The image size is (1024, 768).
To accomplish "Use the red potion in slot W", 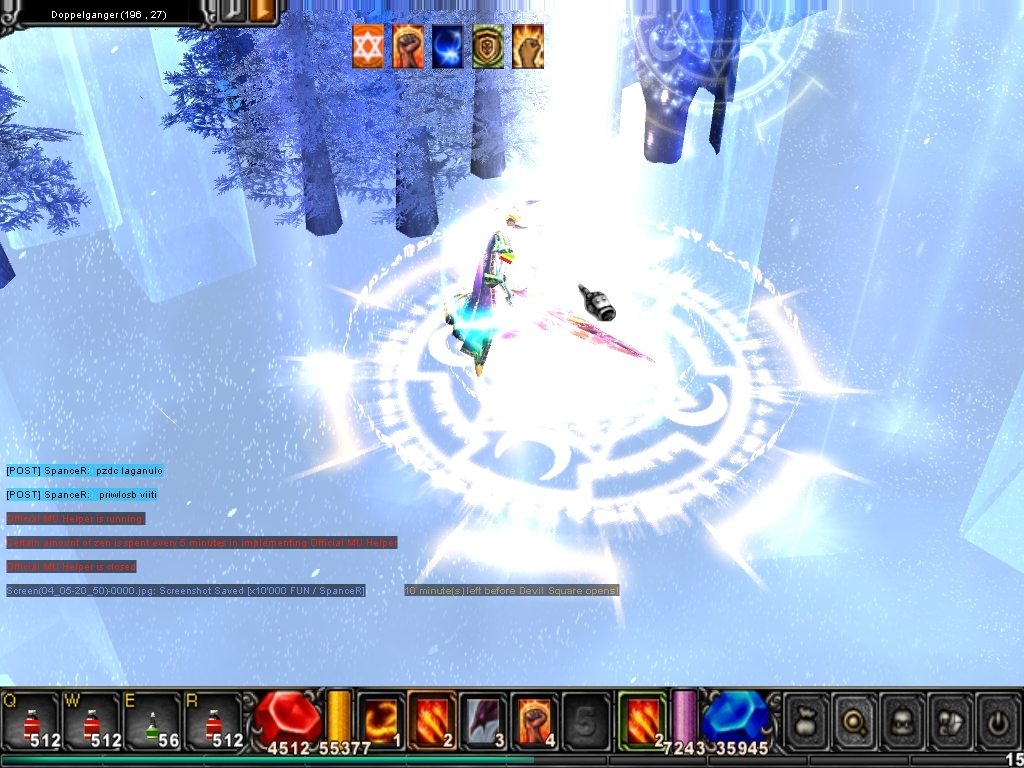I will point(91,720).
